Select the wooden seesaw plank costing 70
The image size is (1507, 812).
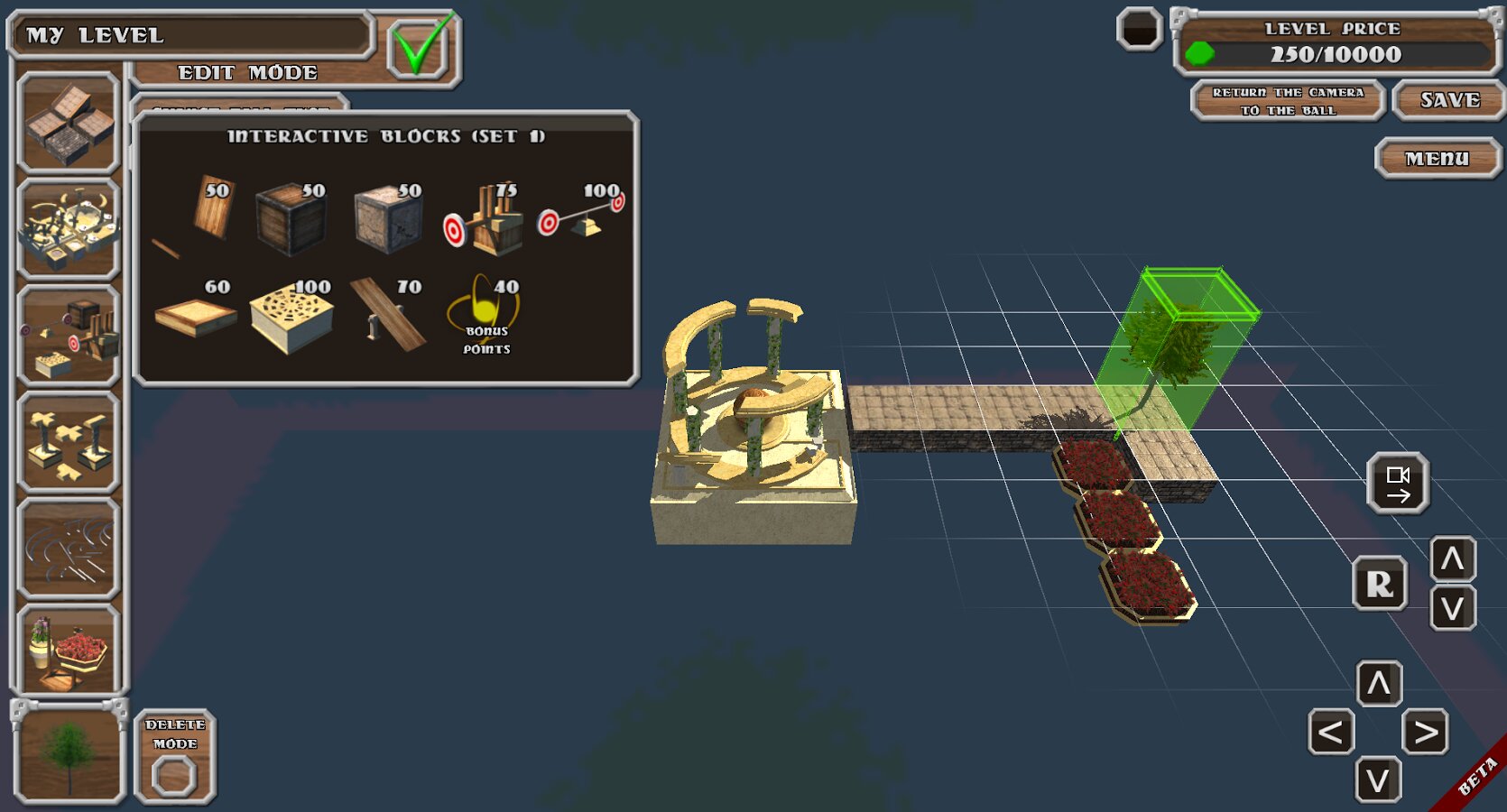(x=390, y=314)
